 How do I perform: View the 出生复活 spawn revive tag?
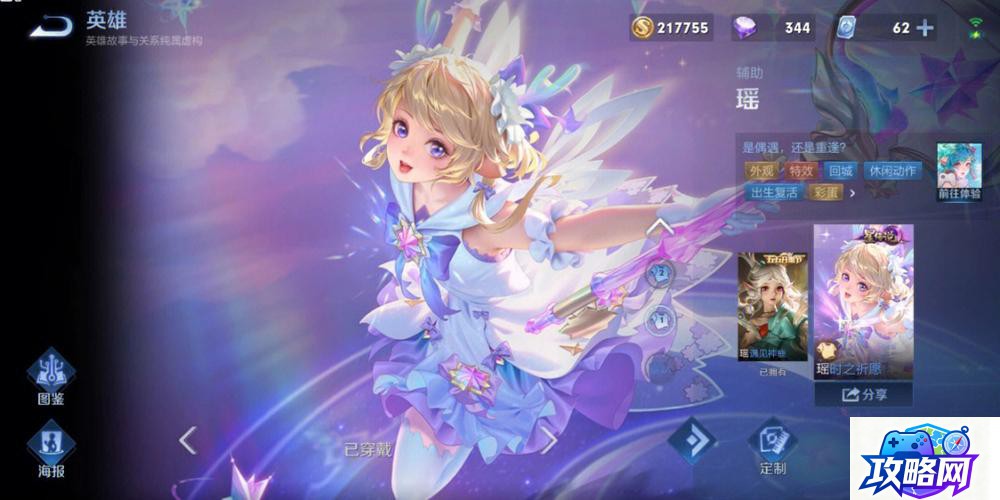click(775, 192)
